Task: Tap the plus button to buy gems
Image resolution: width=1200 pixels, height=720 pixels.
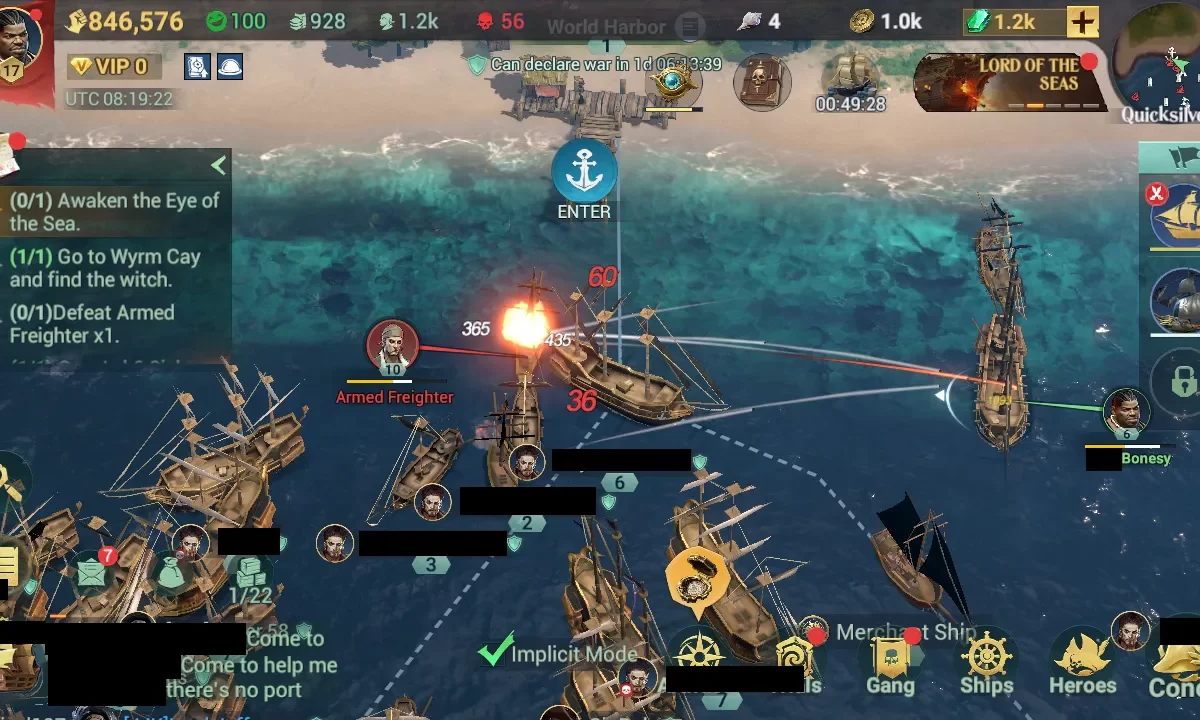Action: pyautogui.click(x=1082, y=21)
